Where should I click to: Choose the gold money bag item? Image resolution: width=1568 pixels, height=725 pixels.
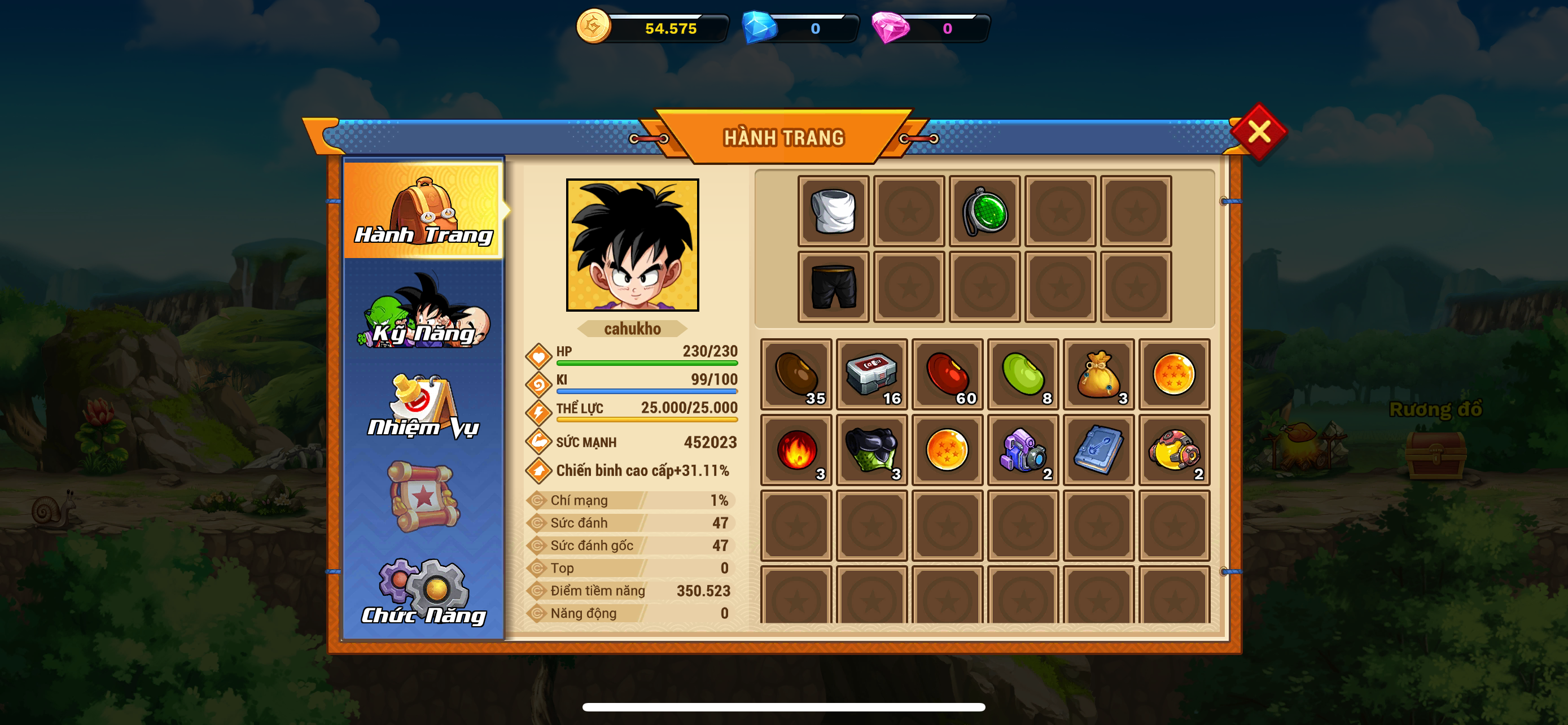tap(1099, 374)
